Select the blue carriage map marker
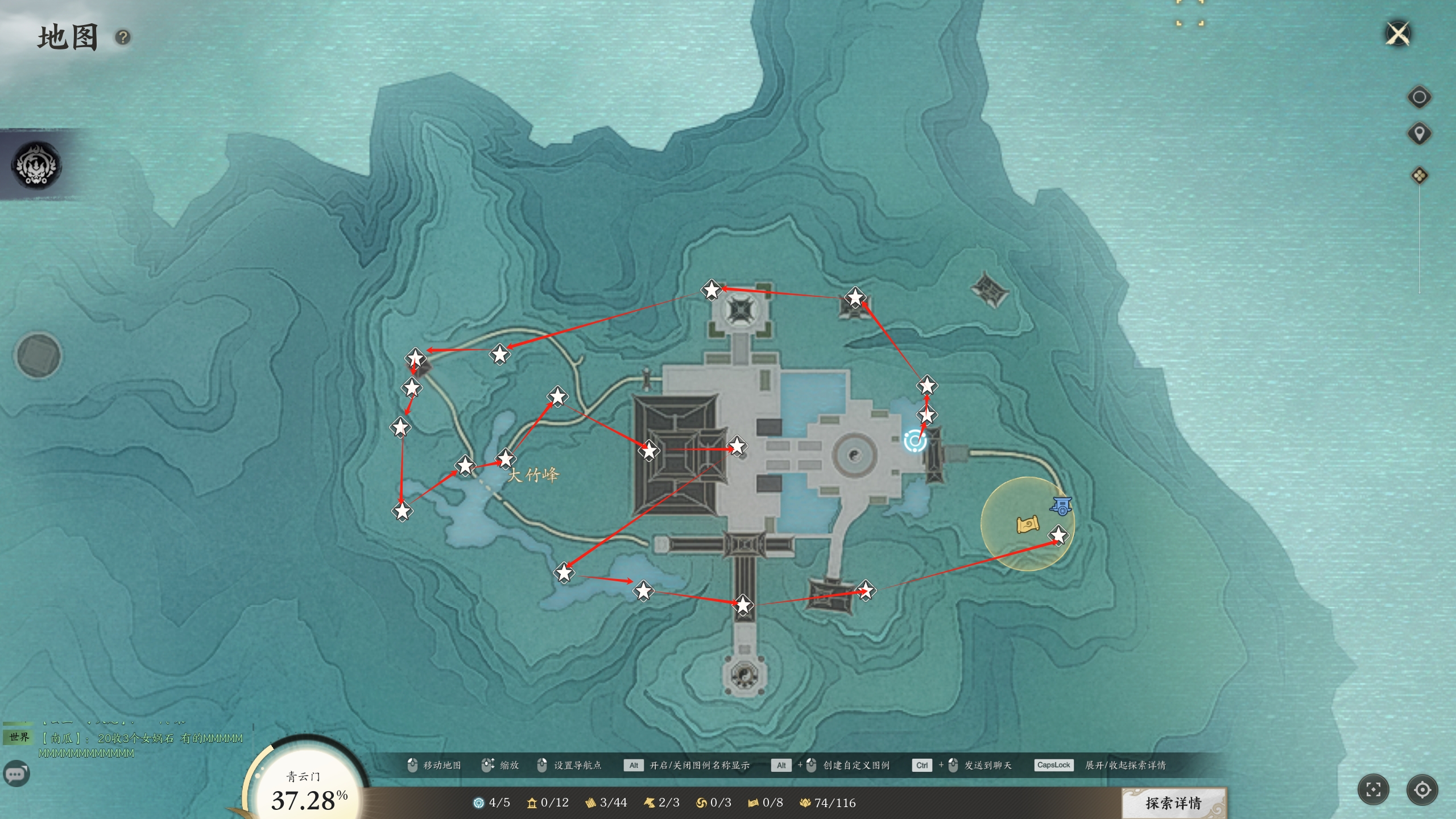The width and height of the screenshot is (1456, 819). tap(1061, 506)
